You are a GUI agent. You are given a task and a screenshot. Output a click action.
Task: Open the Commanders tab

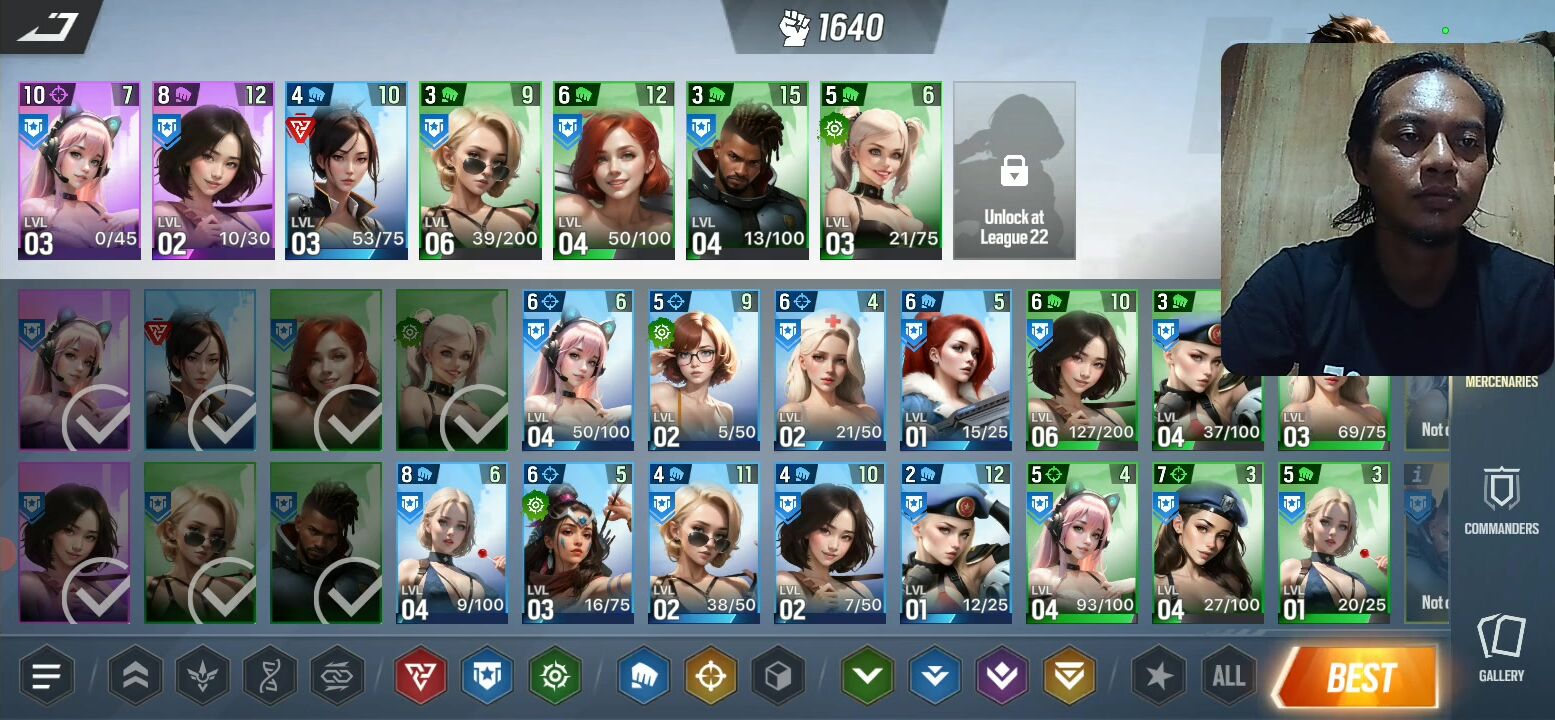1501,502
